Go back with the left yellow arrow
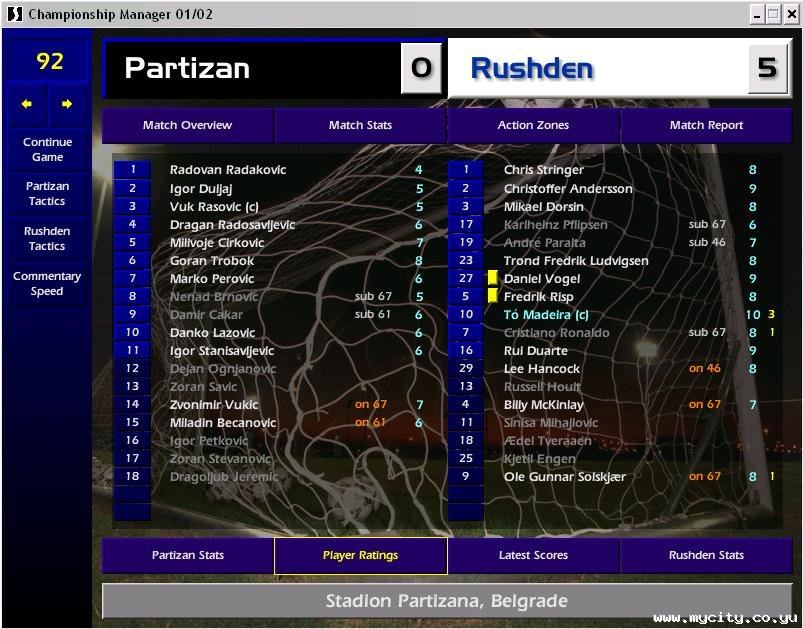This screenshot has width=803, height=629. (x=27, y=104)
